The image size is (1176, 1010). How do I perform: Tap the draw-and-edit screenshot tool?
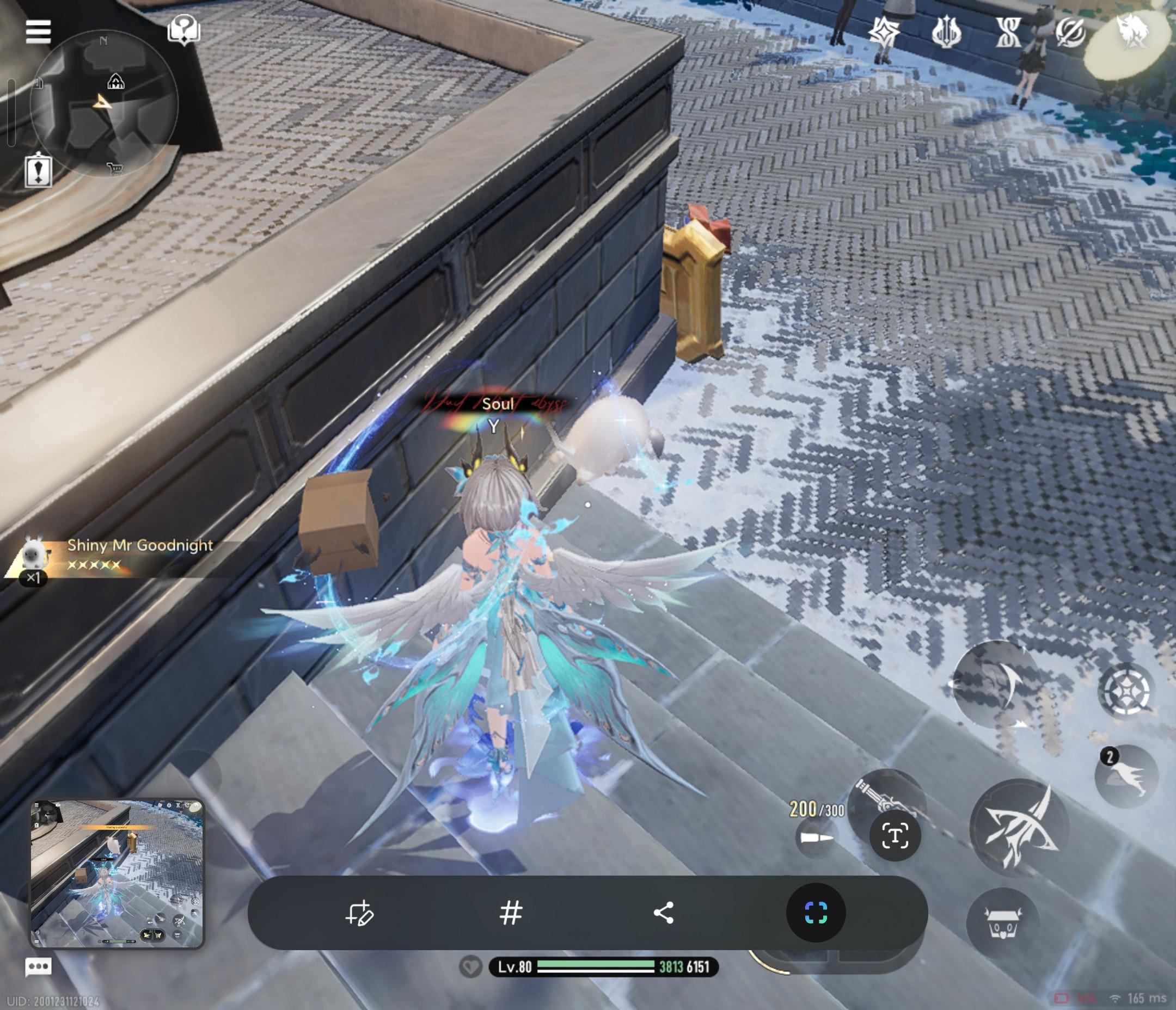(359, 913)
